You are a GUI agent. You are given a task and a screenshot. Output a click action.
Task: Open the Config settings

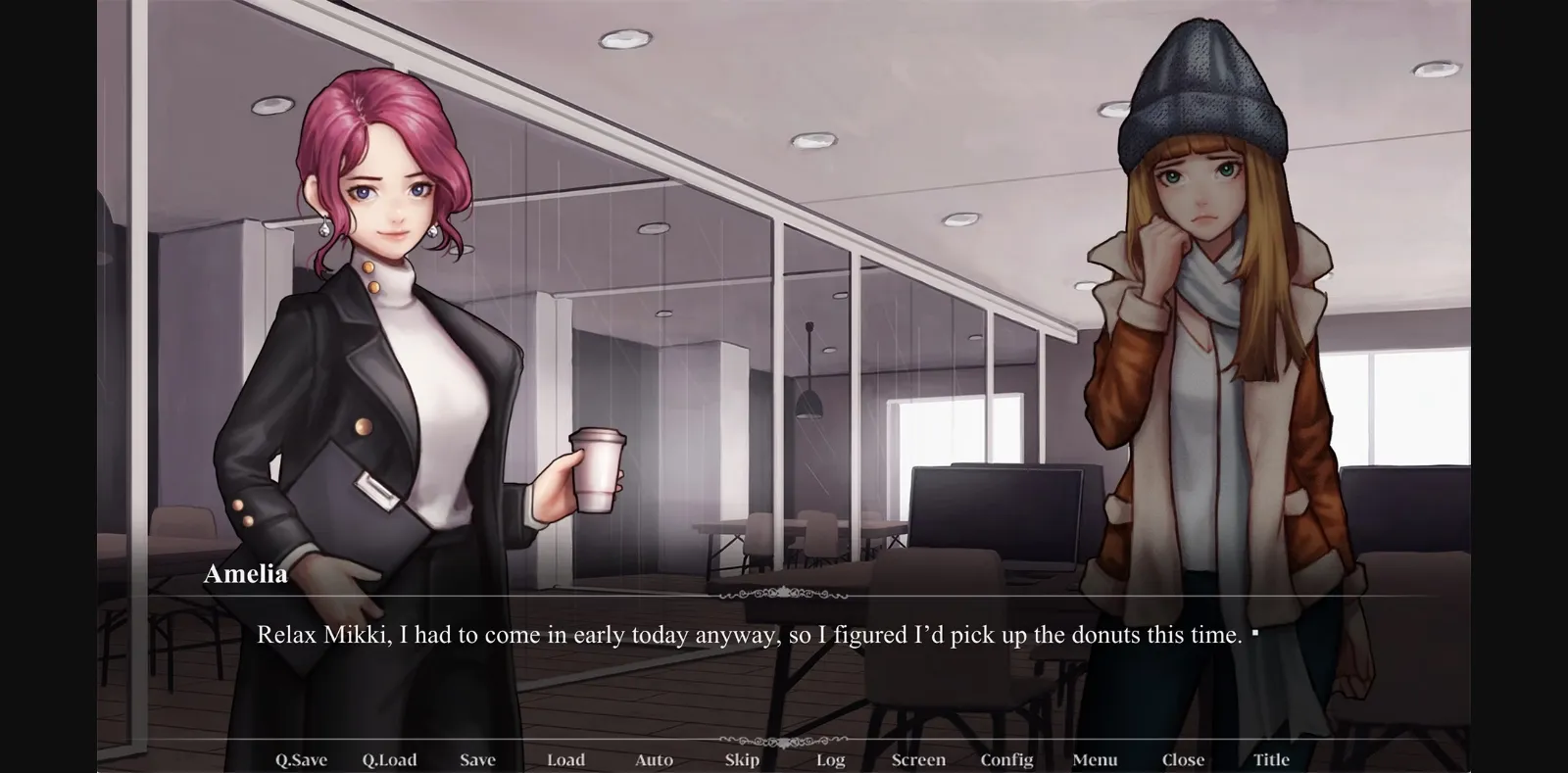1007,759
